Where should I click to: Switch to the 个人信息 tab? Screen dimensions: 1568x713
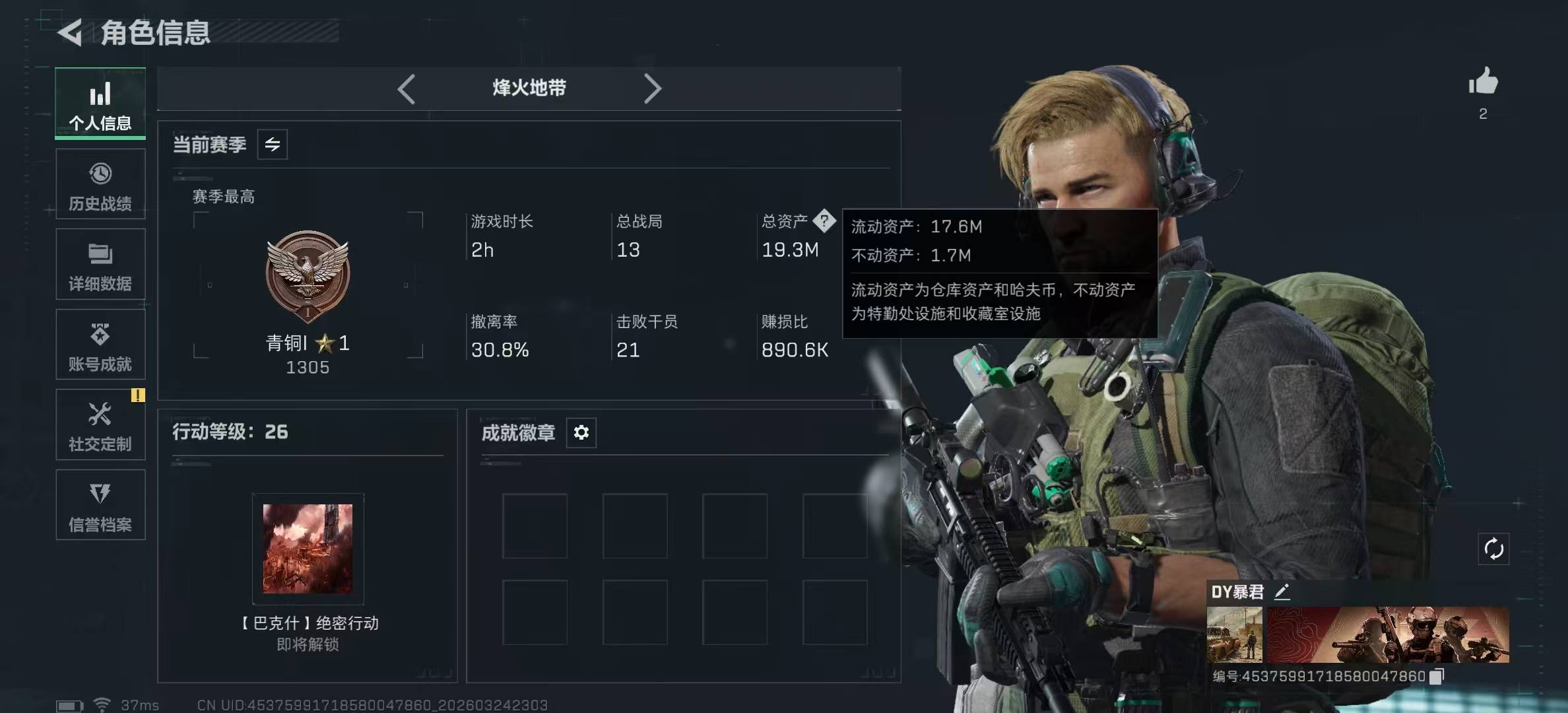point(100,104)
